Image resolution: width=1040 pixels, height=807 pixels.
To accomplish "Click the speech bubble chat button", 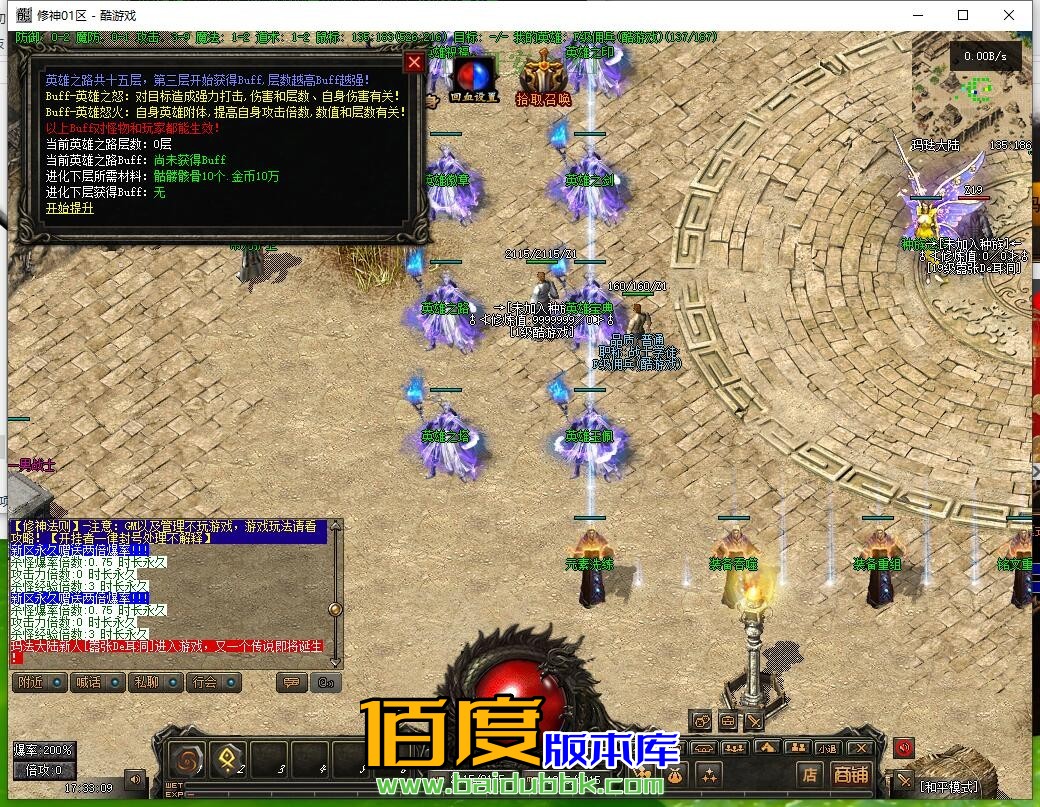I will click(292, 683).
